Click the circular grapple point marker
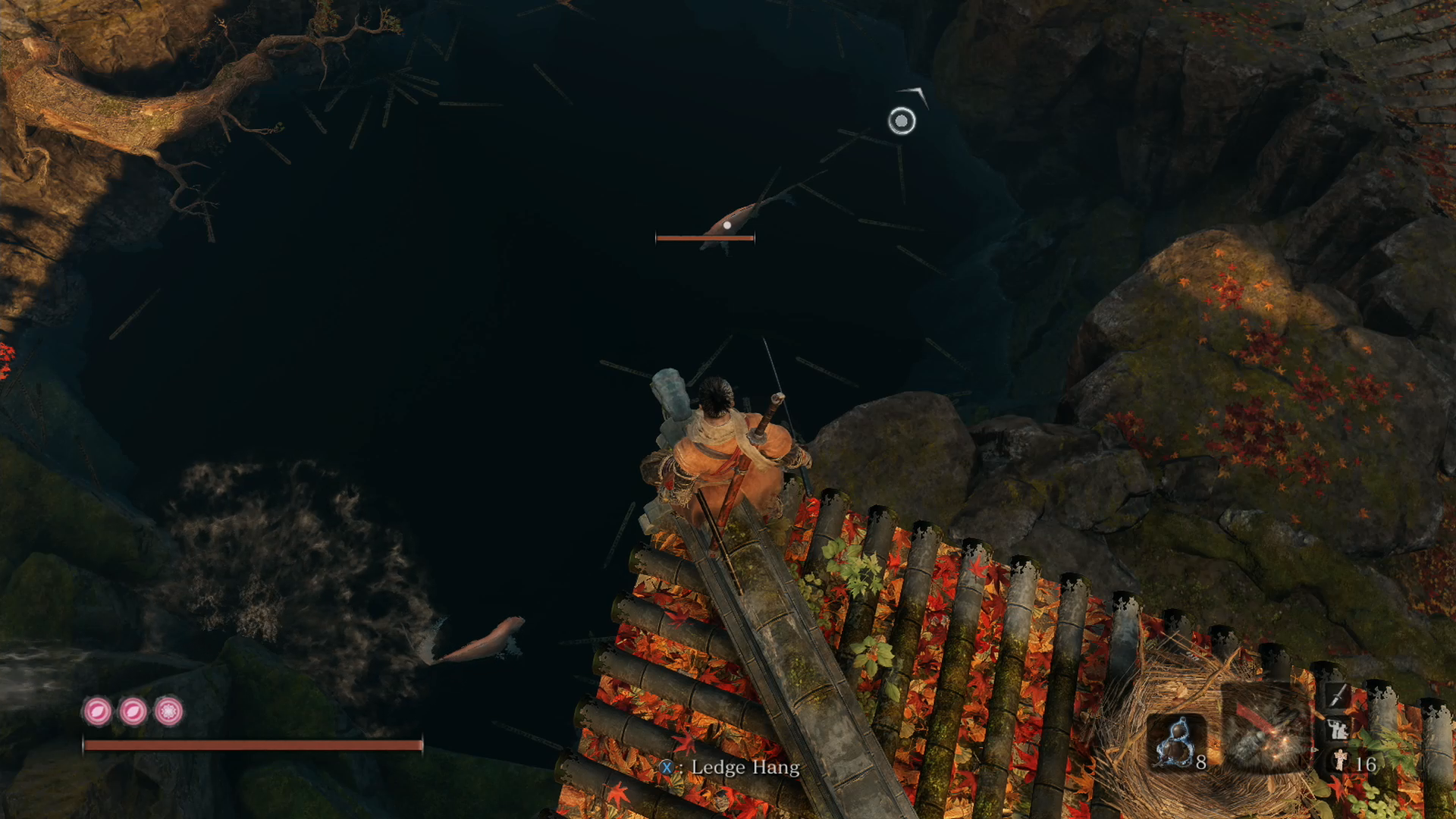The width and height of the screenshot is (1456, 819). click(x=902, y=121)
